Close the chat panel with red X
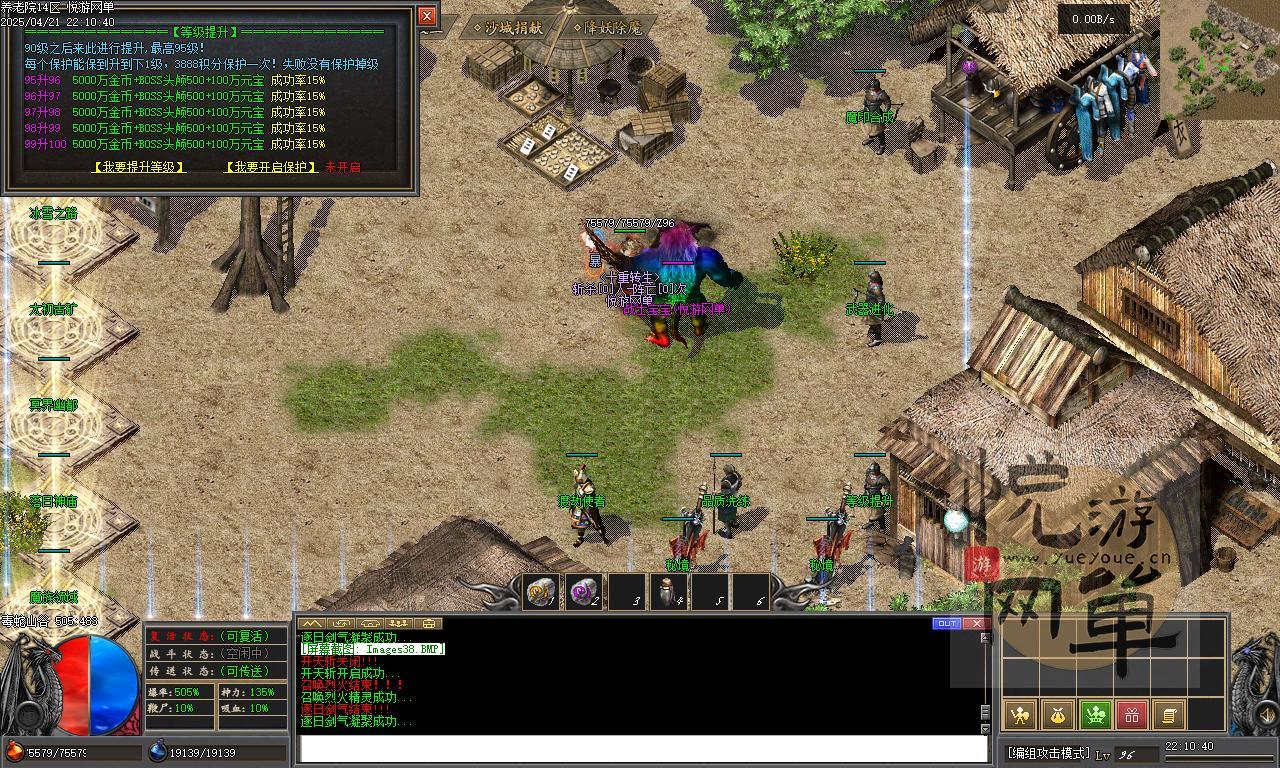The image size is (1280, 768). [976, 623]
